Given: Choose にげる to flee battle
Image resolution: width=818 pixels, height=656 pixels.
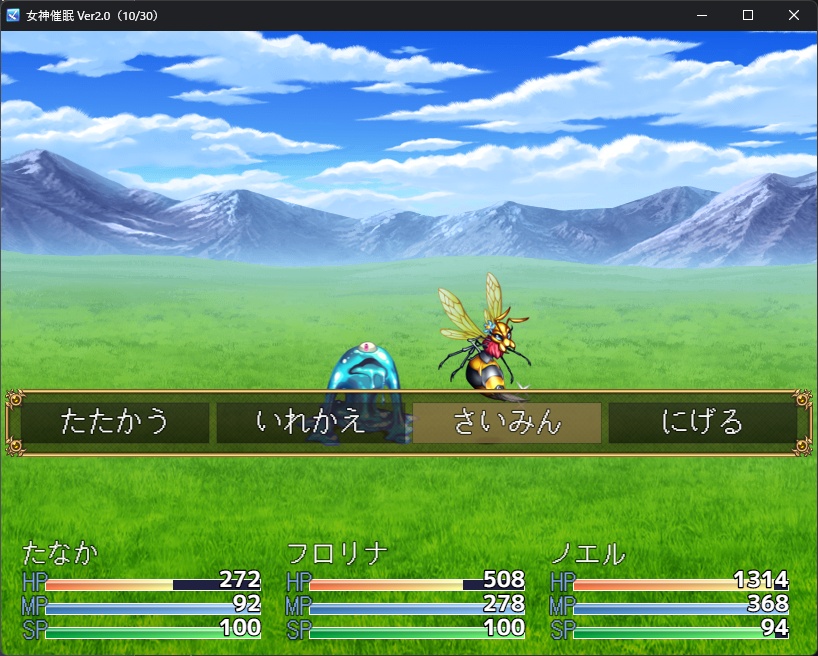Looking at the screenshot, I should tap(703, 422).
